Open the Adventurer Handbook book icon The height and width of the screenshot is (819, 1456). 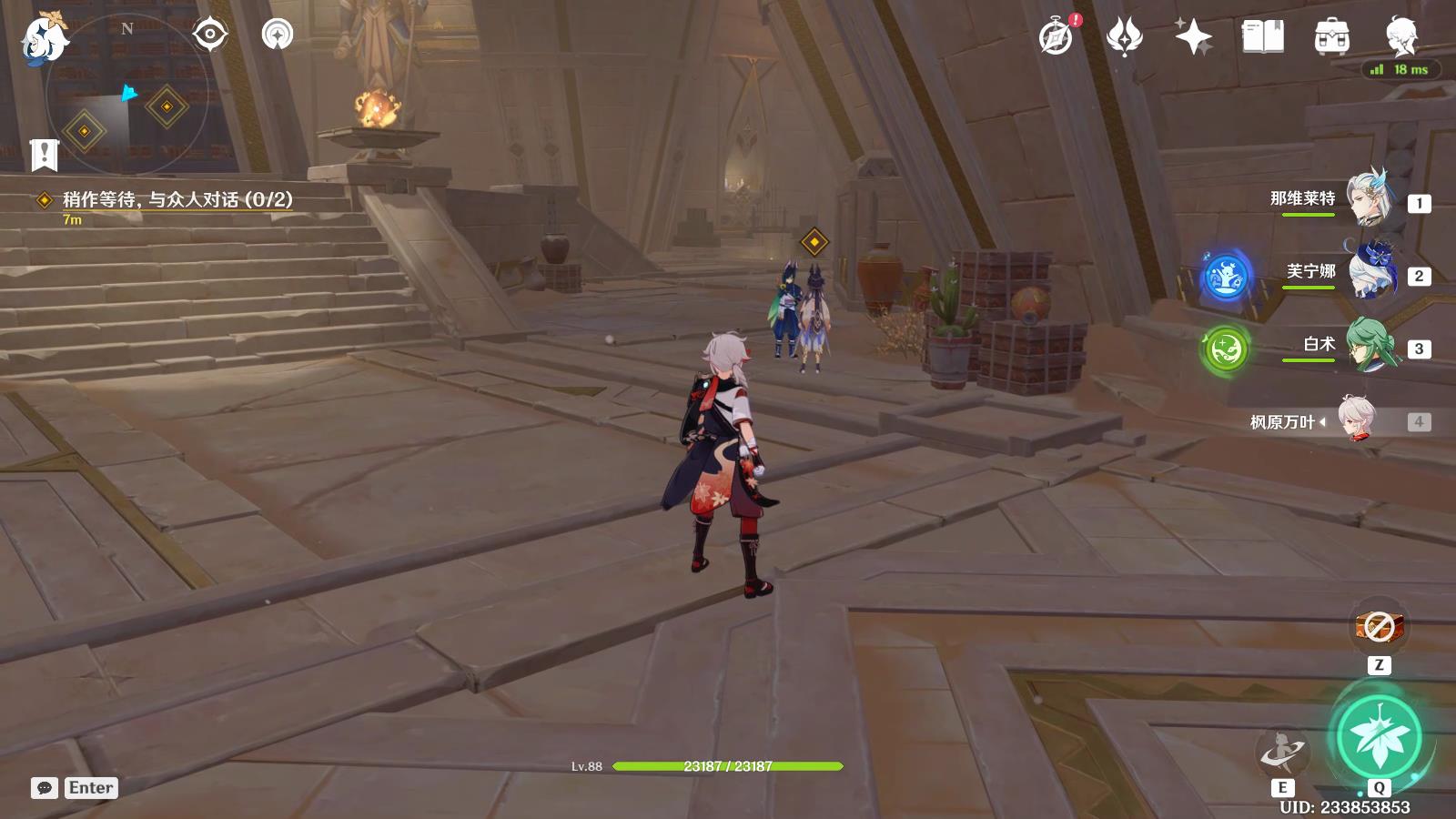(1262, 37)
